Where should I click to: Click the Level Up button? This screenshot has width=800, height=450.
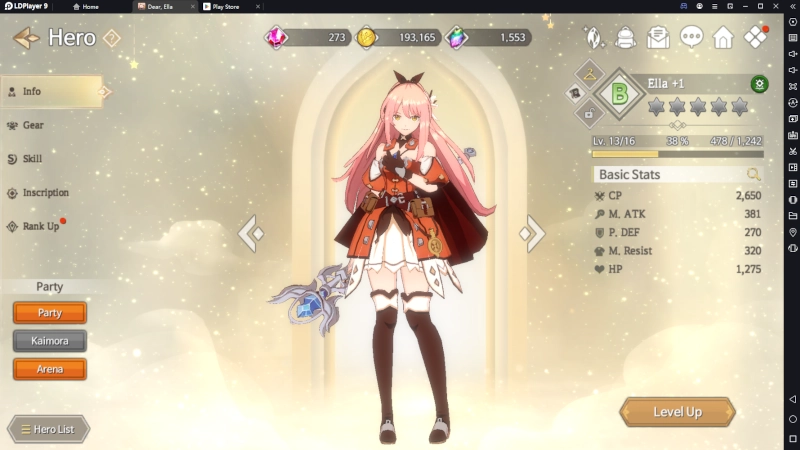[677, 412]
